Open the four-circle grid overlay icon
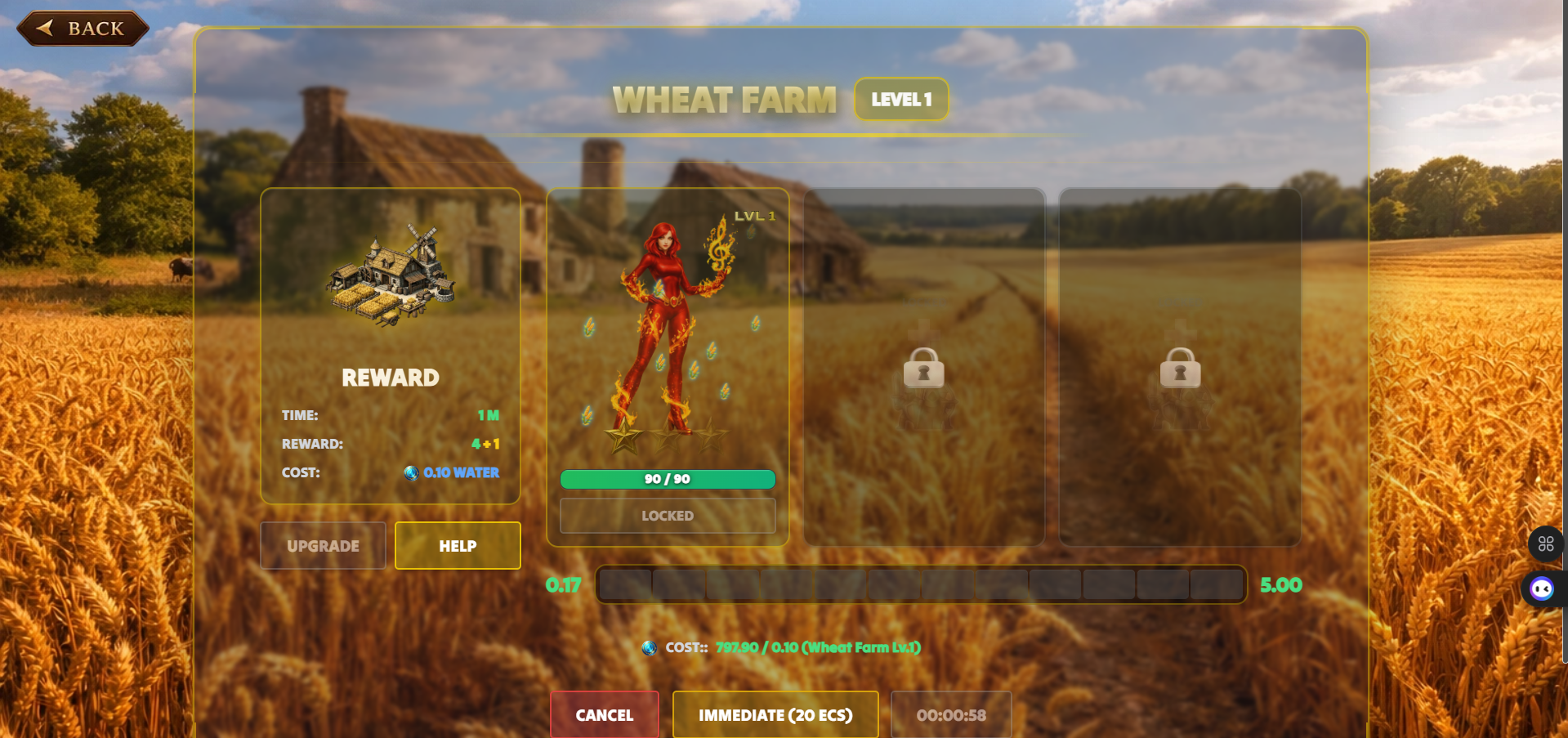 1545,544
